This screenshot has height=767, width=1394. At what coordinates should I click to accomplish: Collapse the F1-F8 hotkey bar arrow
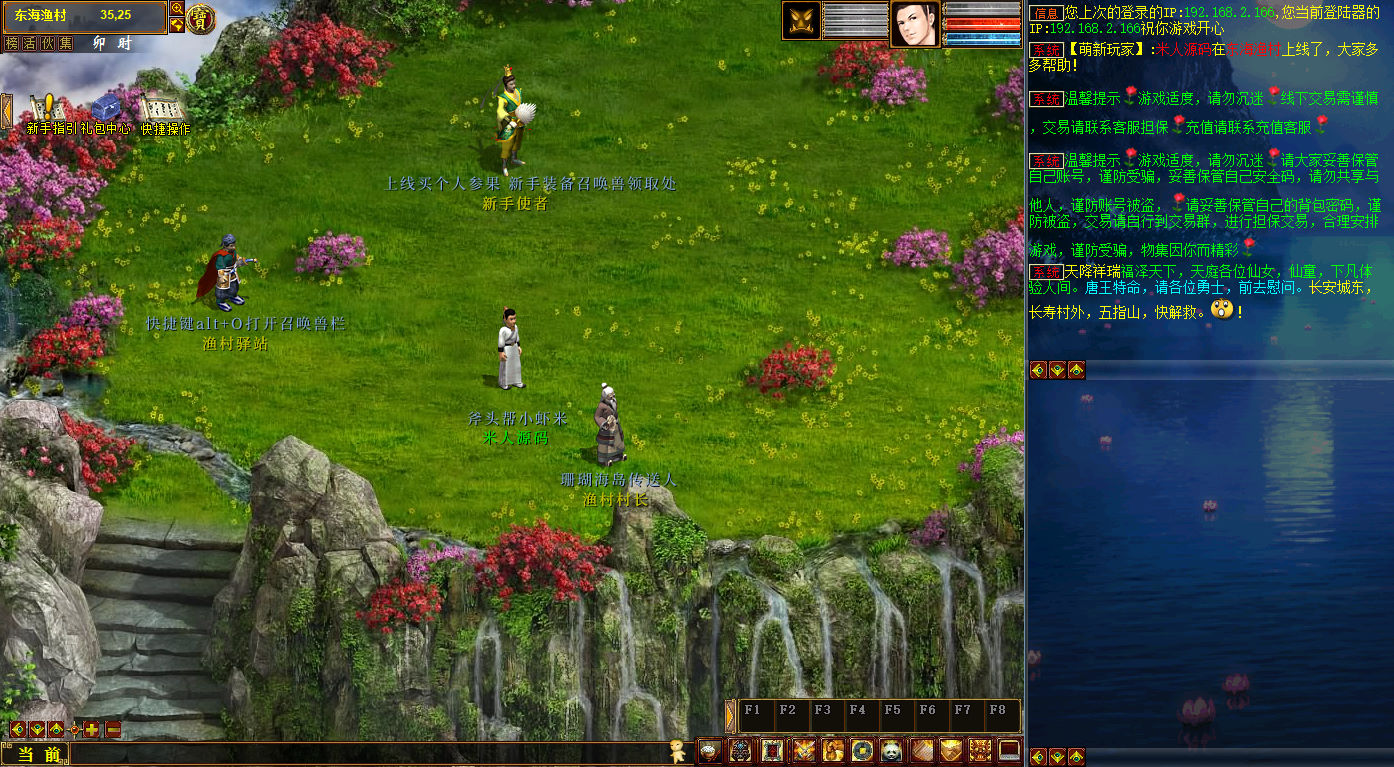pos(730,716)
